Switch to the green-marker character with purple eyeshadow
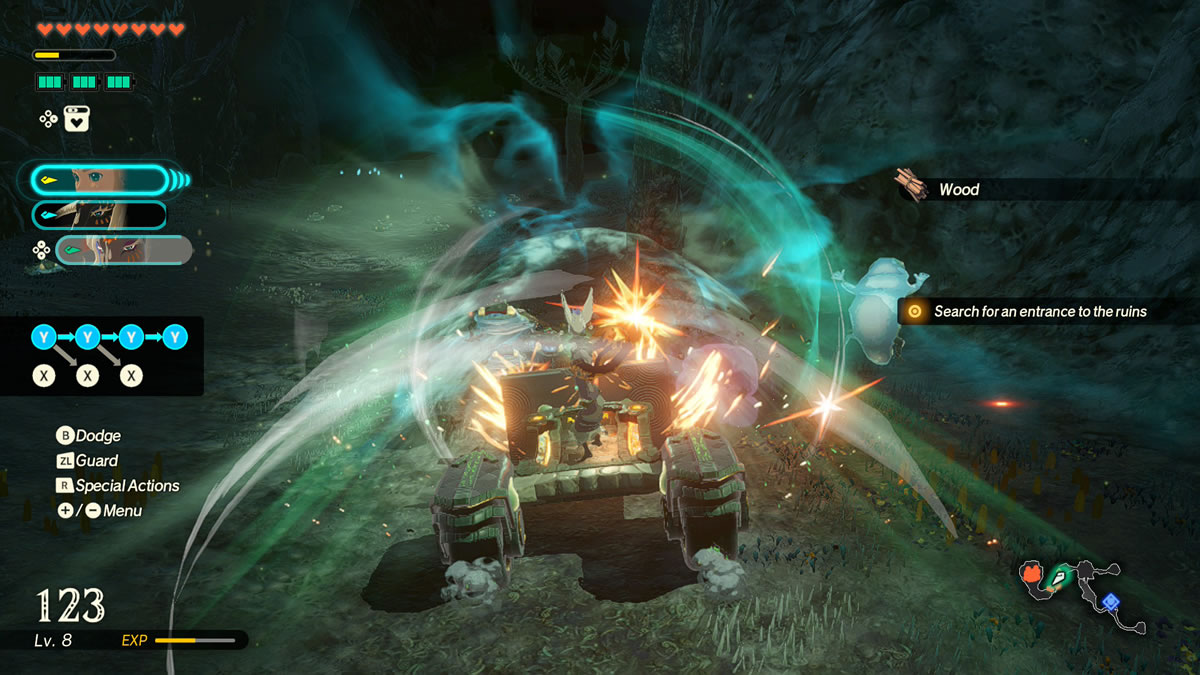 (123, 250)
